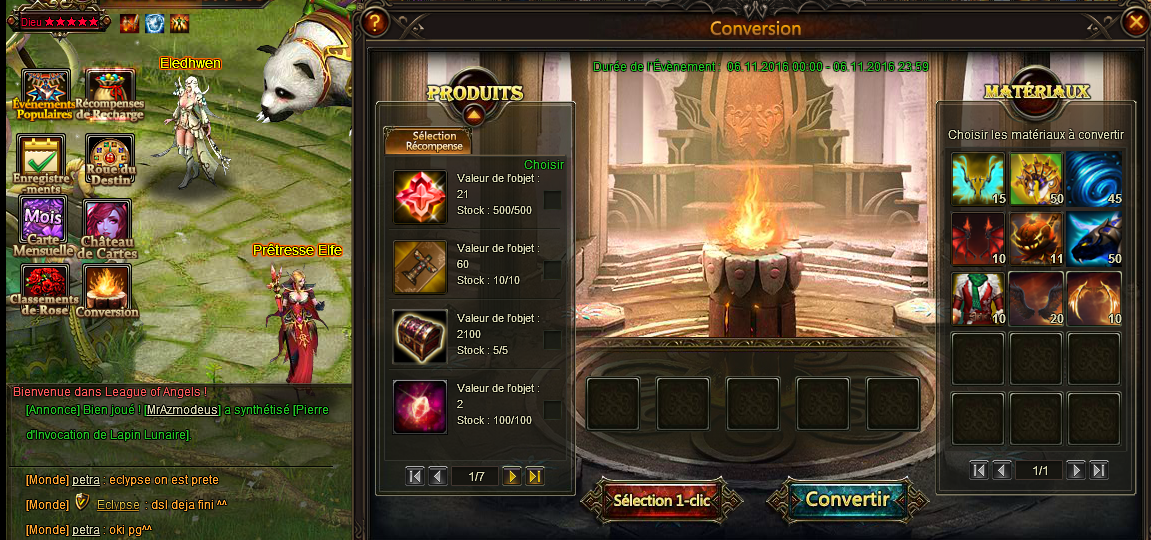Image resolution: width=1151 pixels, height=540 pixels.
Task: Jump to the last products page
Action: pyautogui.click(x=535, y=476)
